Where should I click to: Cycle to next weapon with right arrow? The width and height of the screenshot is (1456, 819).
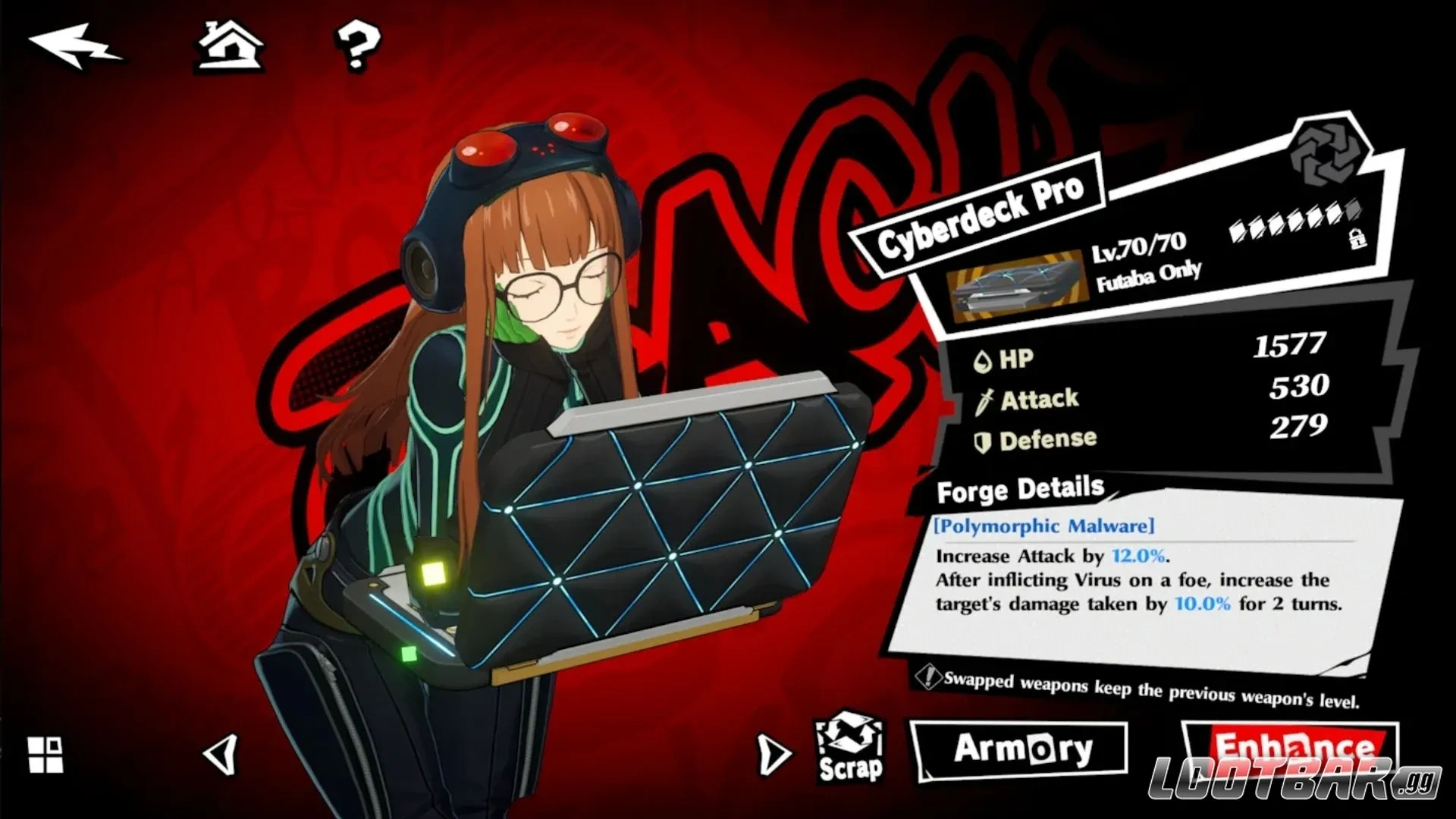(772, 753)
